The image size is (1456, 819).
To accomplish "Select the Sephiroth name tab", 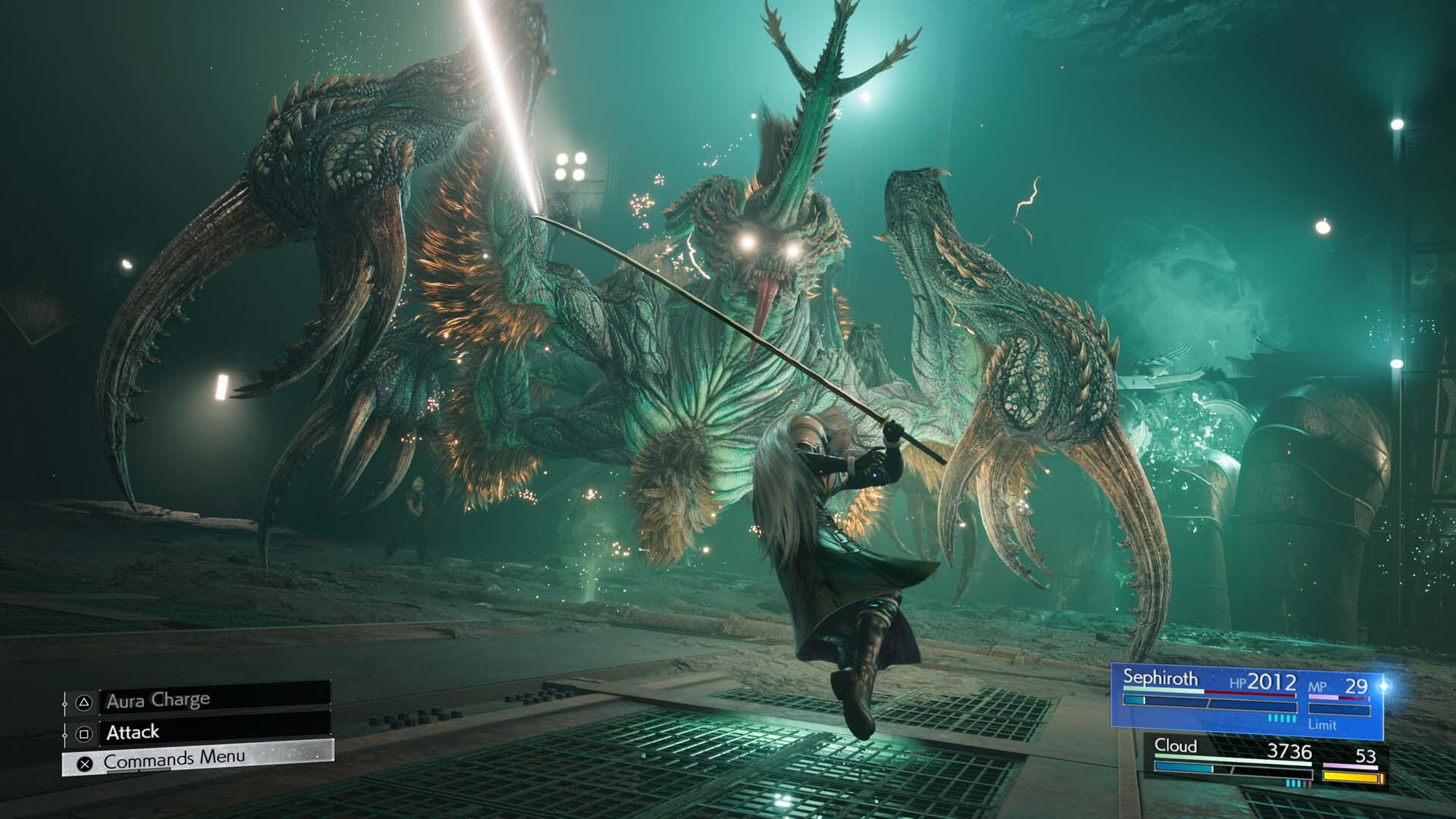I will 1161,677.
